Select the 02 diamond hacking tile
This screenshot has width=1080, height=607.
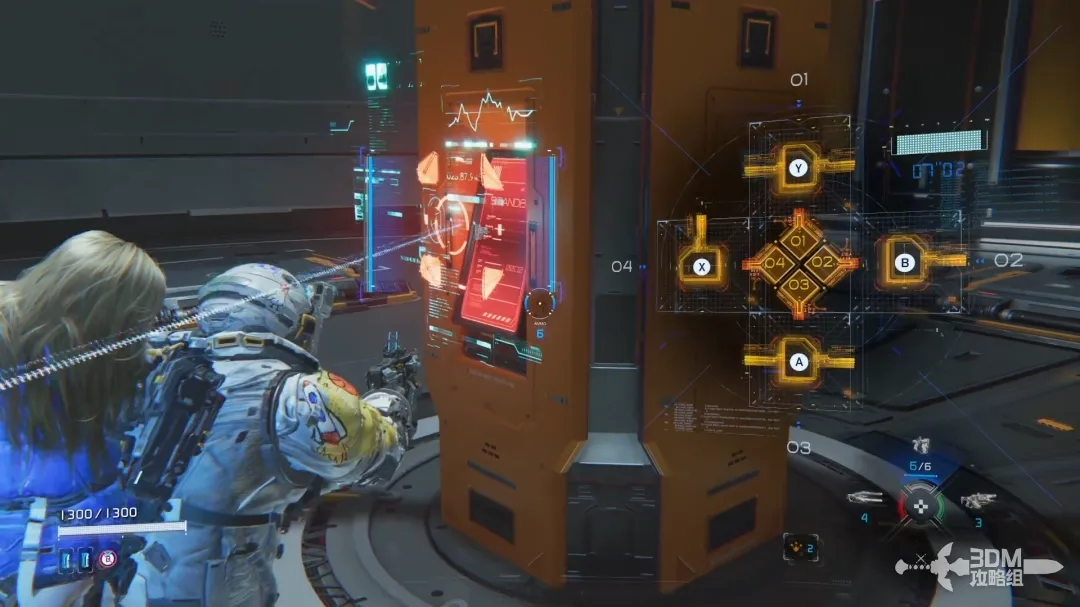coord(822,262)
